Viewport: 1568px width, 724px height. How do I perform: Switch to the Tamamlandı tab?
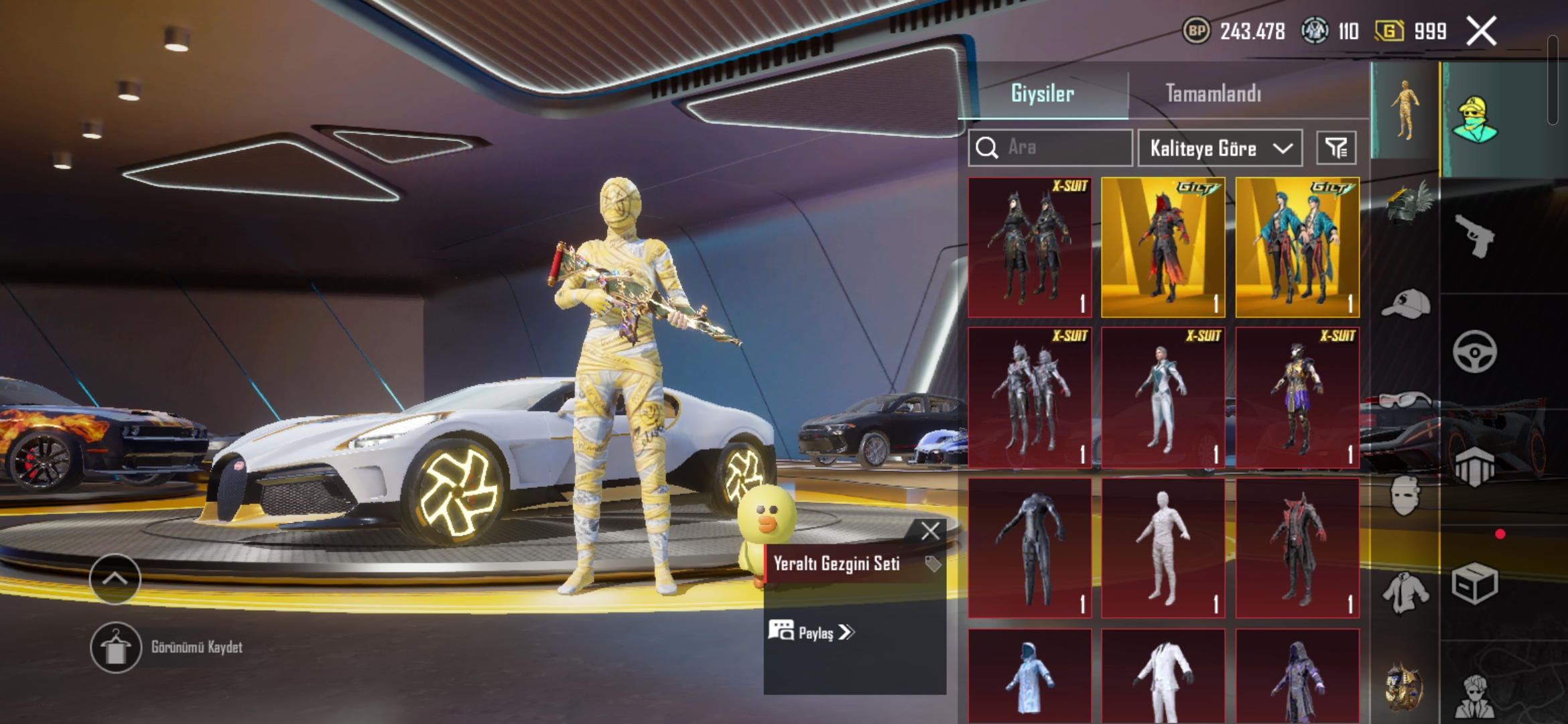click(1213, 94)
